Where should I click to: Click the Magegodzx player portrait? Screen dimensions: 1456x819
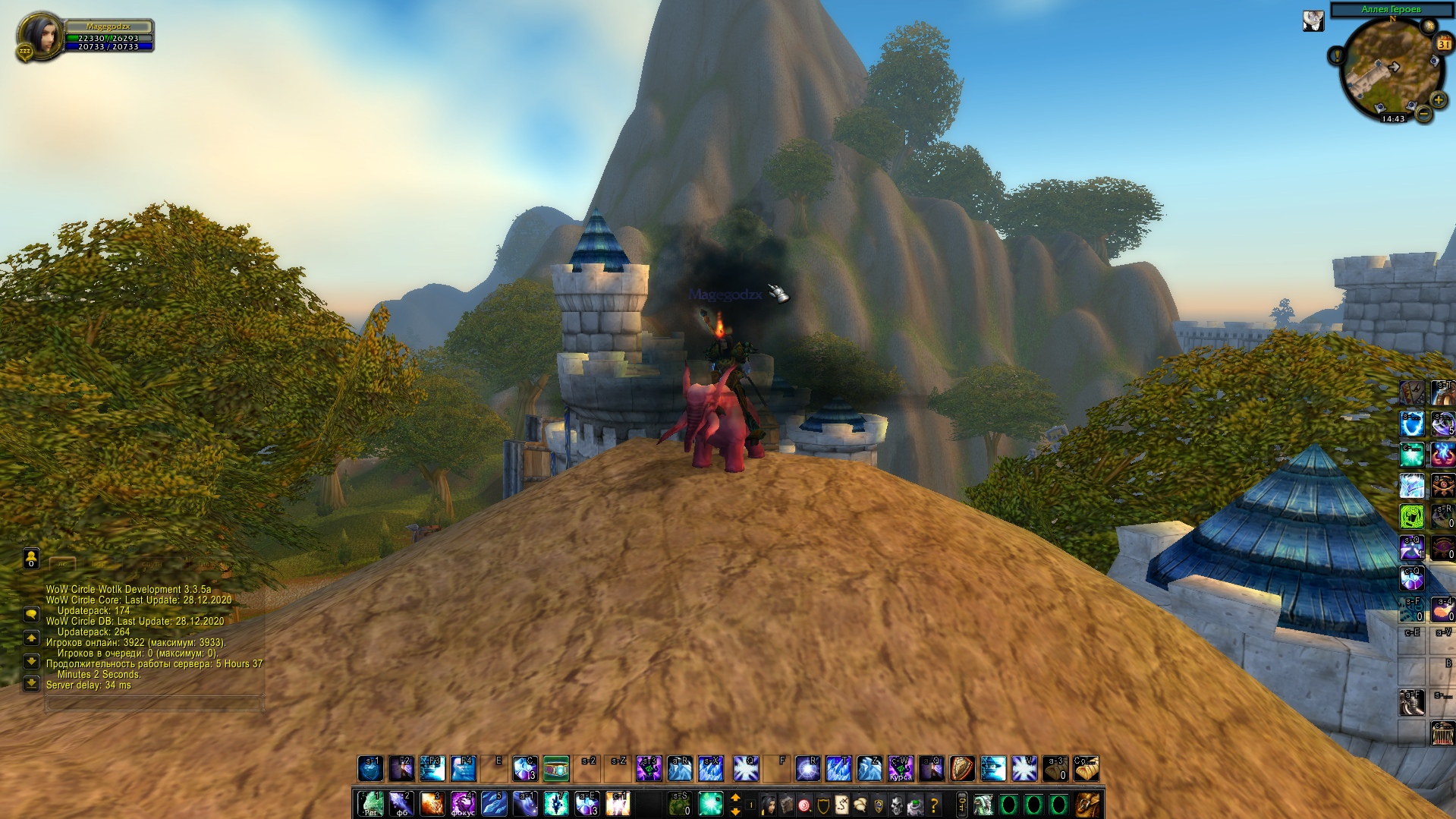click(39, 34)
